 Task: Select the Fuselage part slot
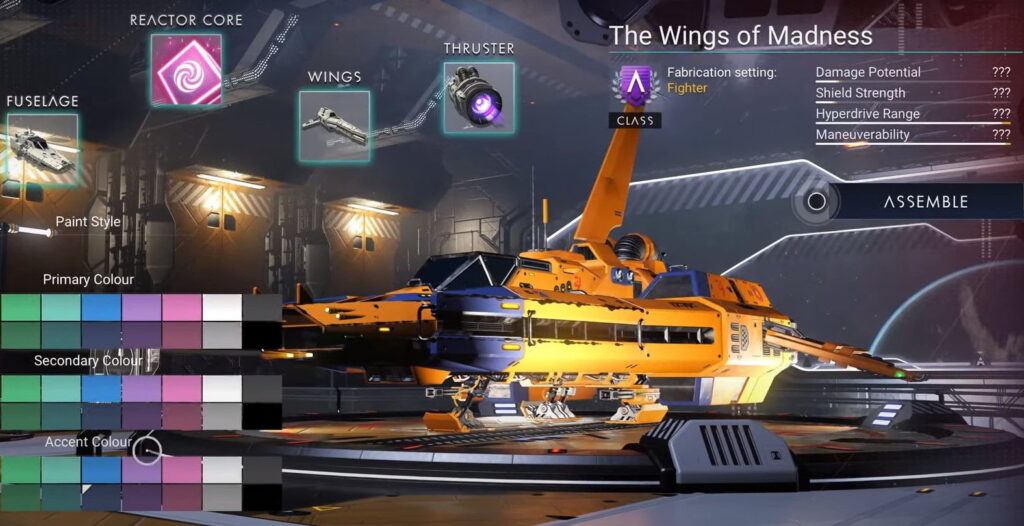tap(42, 149)
